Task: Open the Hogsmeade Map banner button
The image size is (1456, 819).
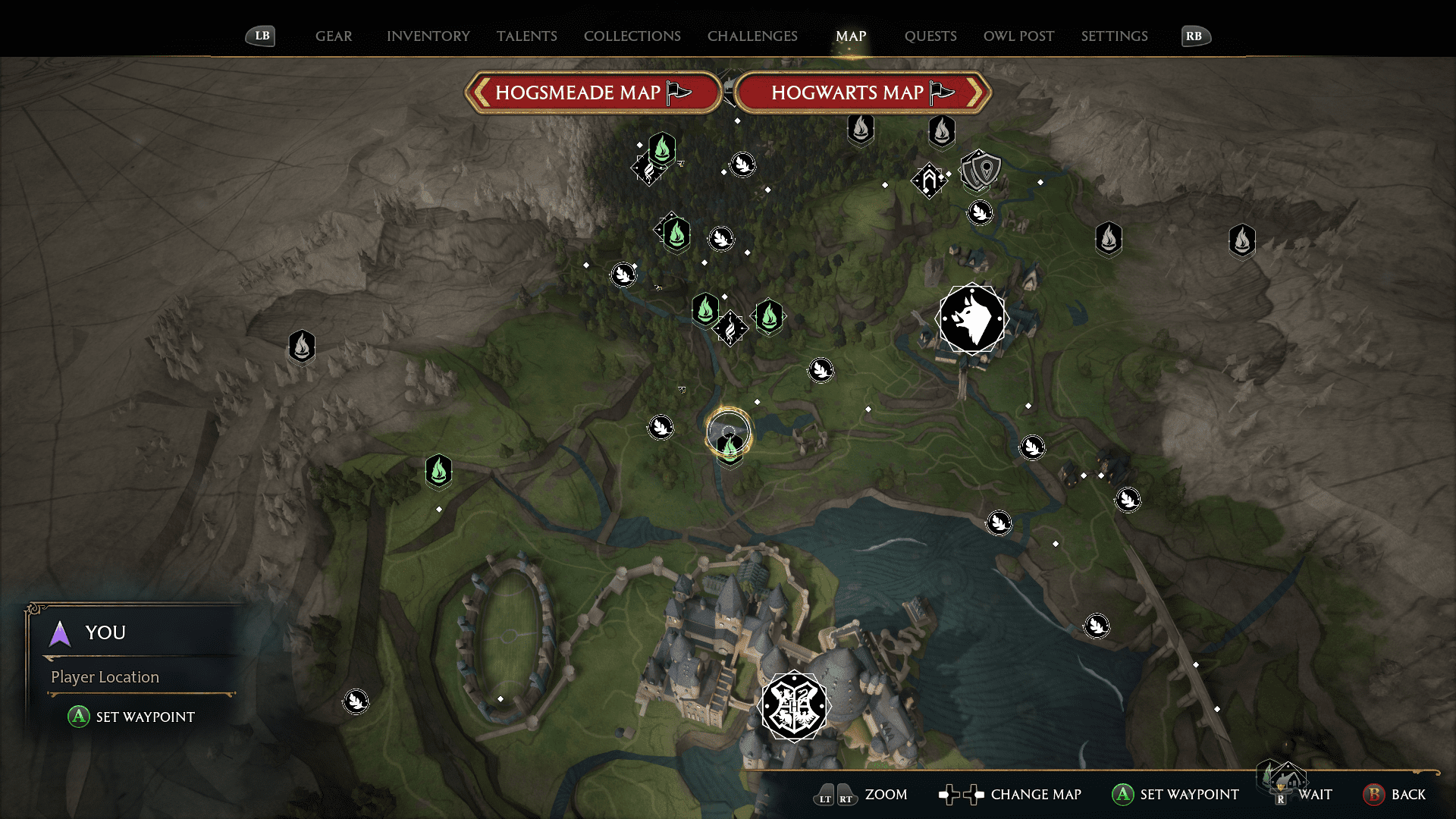Action: coord(593,92)
